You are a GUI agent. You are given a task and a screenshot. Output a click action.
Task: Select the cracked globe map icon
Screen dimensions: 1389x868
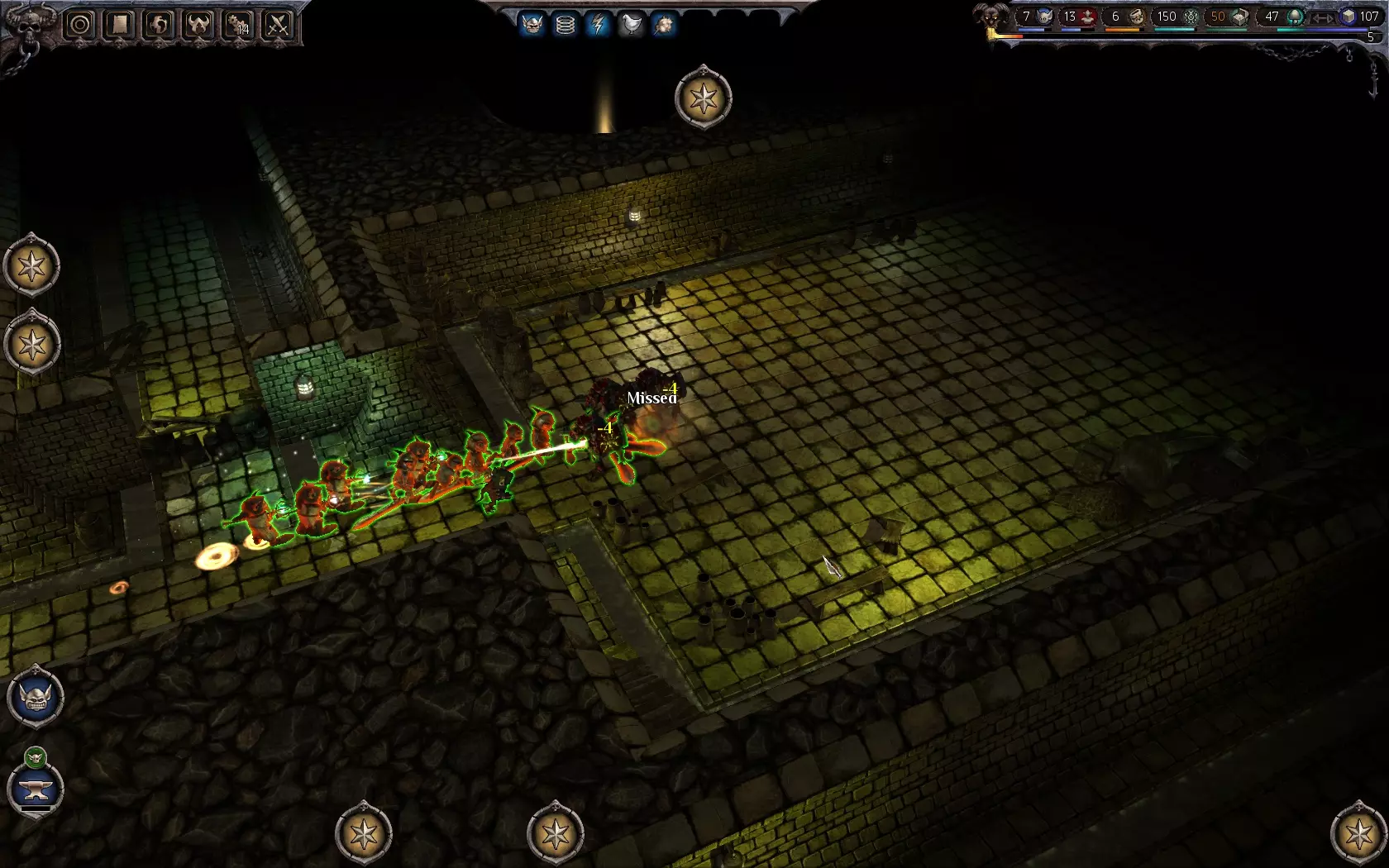tap(160, 25)
